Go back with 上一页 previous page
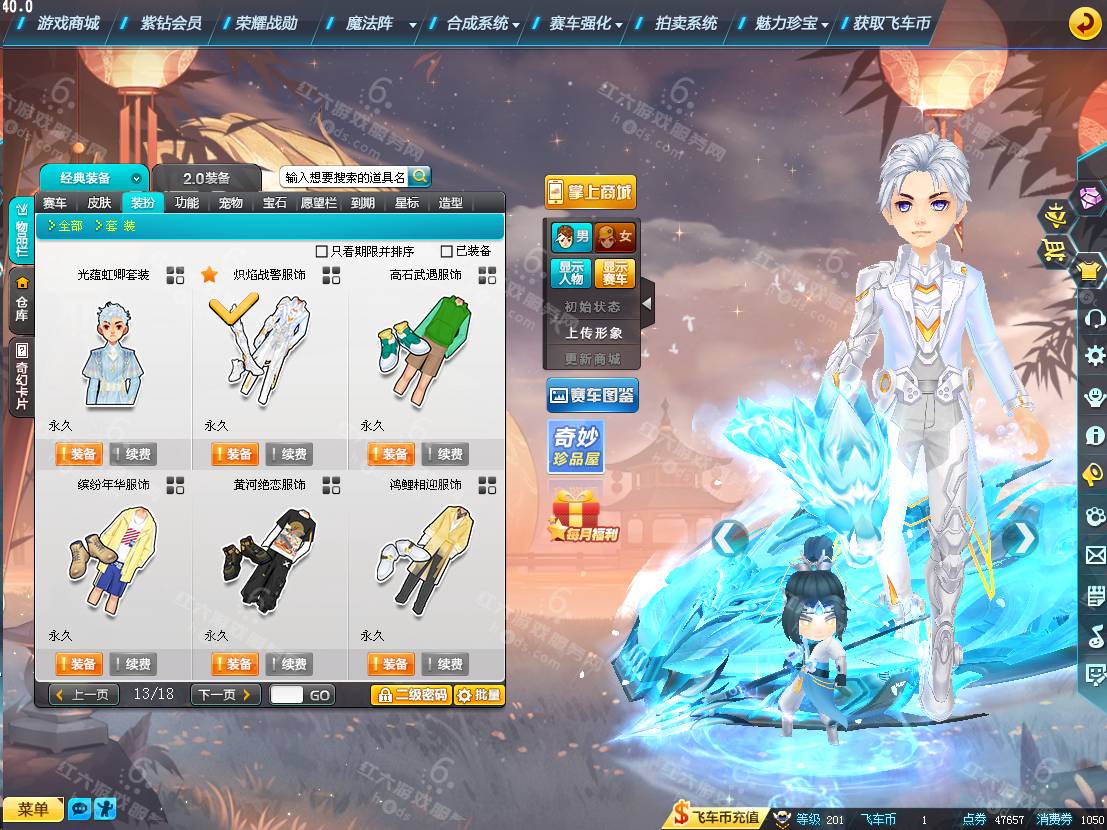 click(84, 694)
